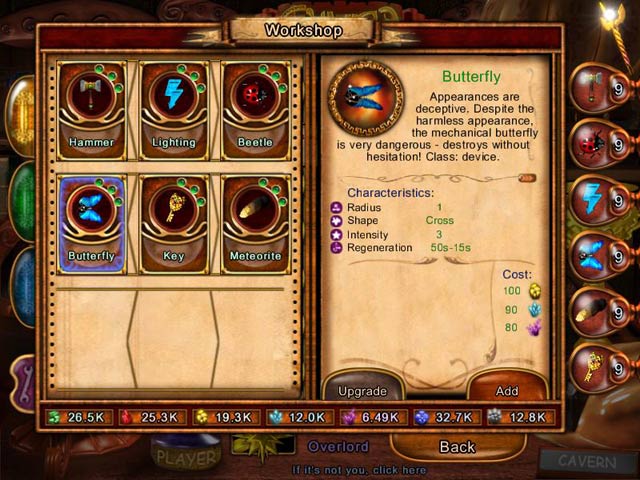Upgrade the selected Butterfly device
This screenshot has height=480, width=640.
coord(362,390)
